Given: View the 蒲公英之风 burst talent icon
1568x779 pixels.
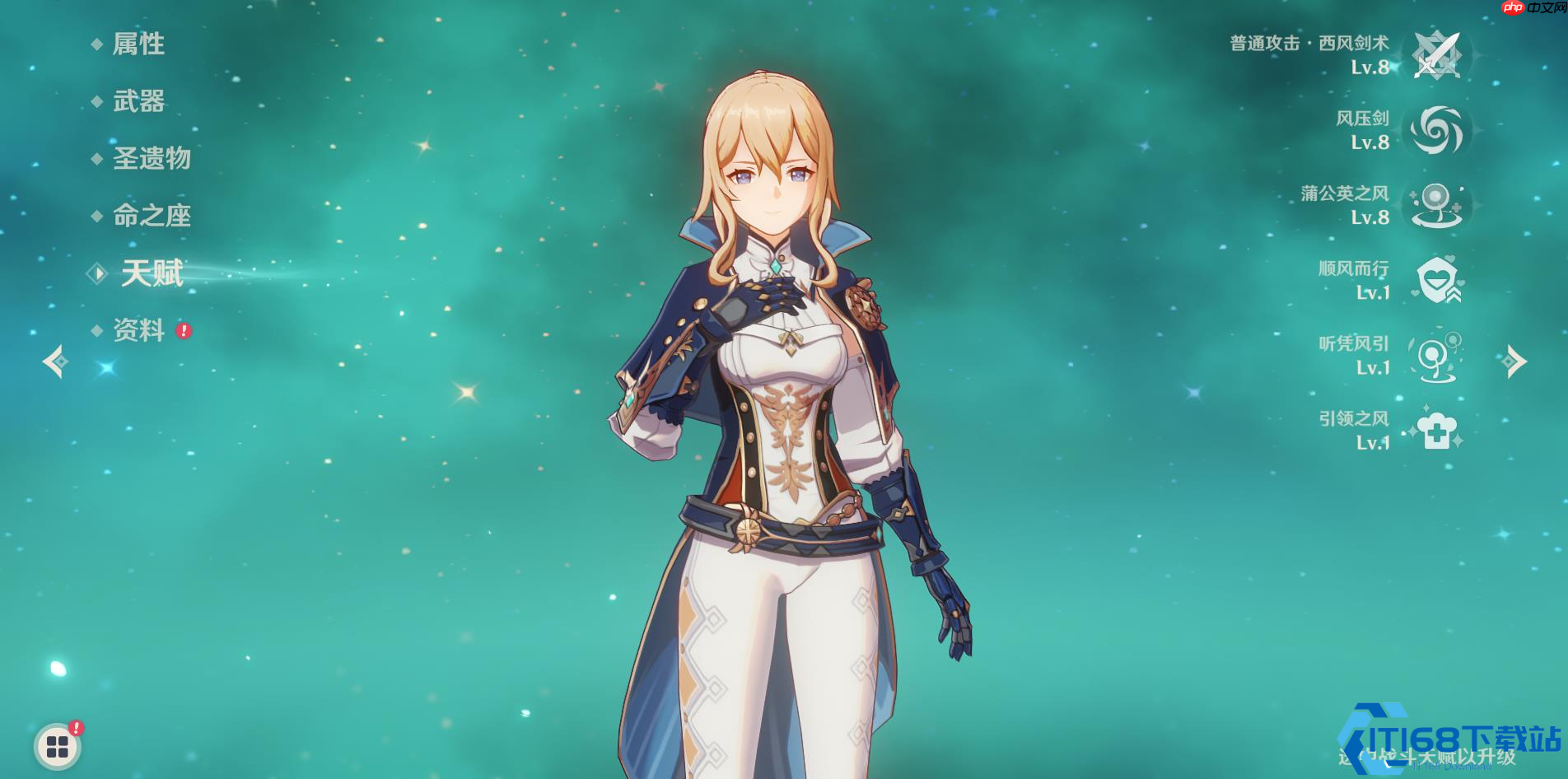Looking at the screenshot, I should pyautogui.click(x=1436, y=205).
